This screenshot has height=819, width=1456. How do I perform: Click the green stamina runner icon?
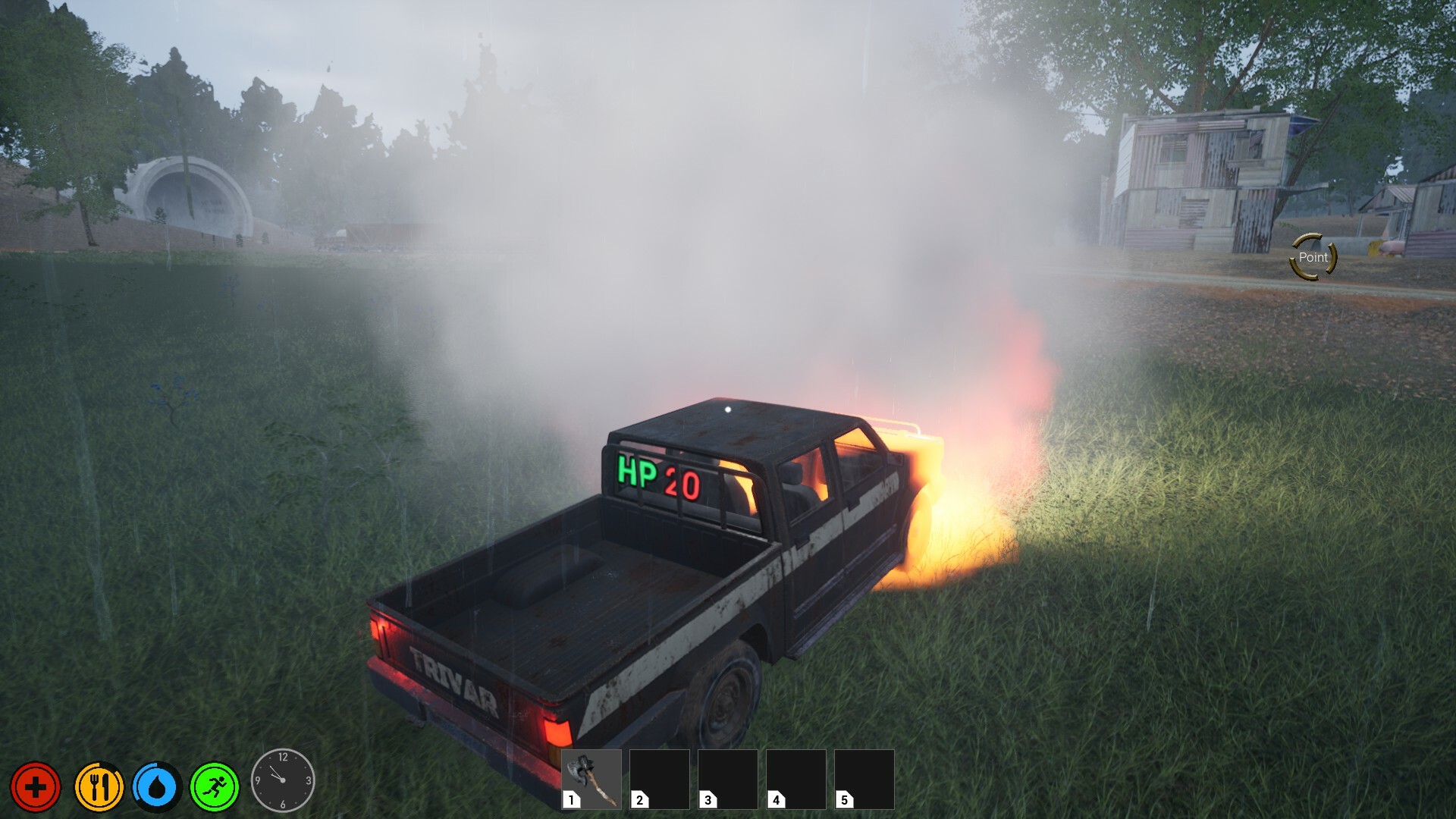click(x=215, y=787)
